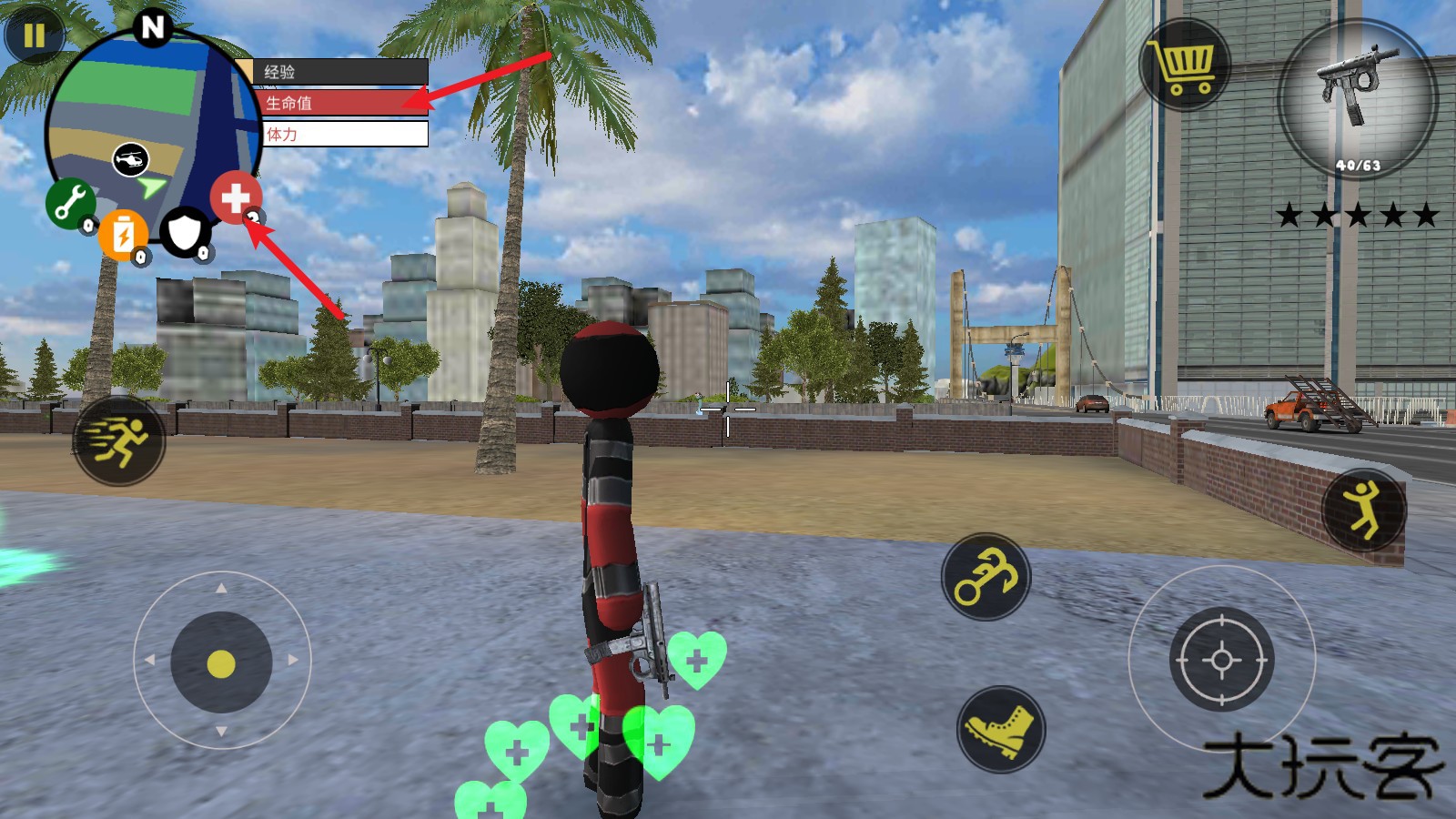Fire with the crosshair aim button
The height and width of the screenshot is (819, 1456).
click(1221, 660)
